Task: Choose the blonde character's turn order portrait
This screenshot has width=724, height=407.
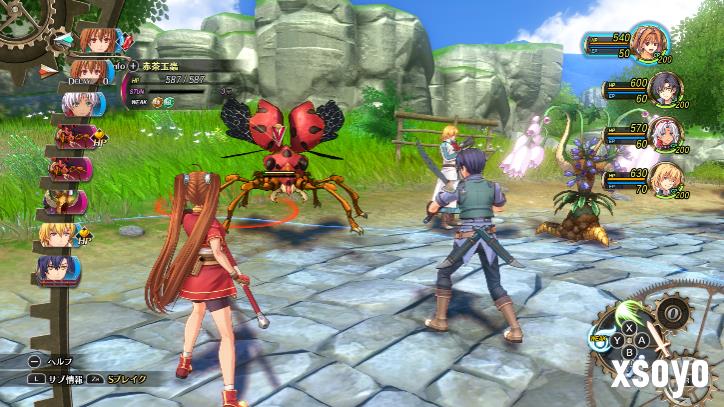Action: [x=58, y=235]
